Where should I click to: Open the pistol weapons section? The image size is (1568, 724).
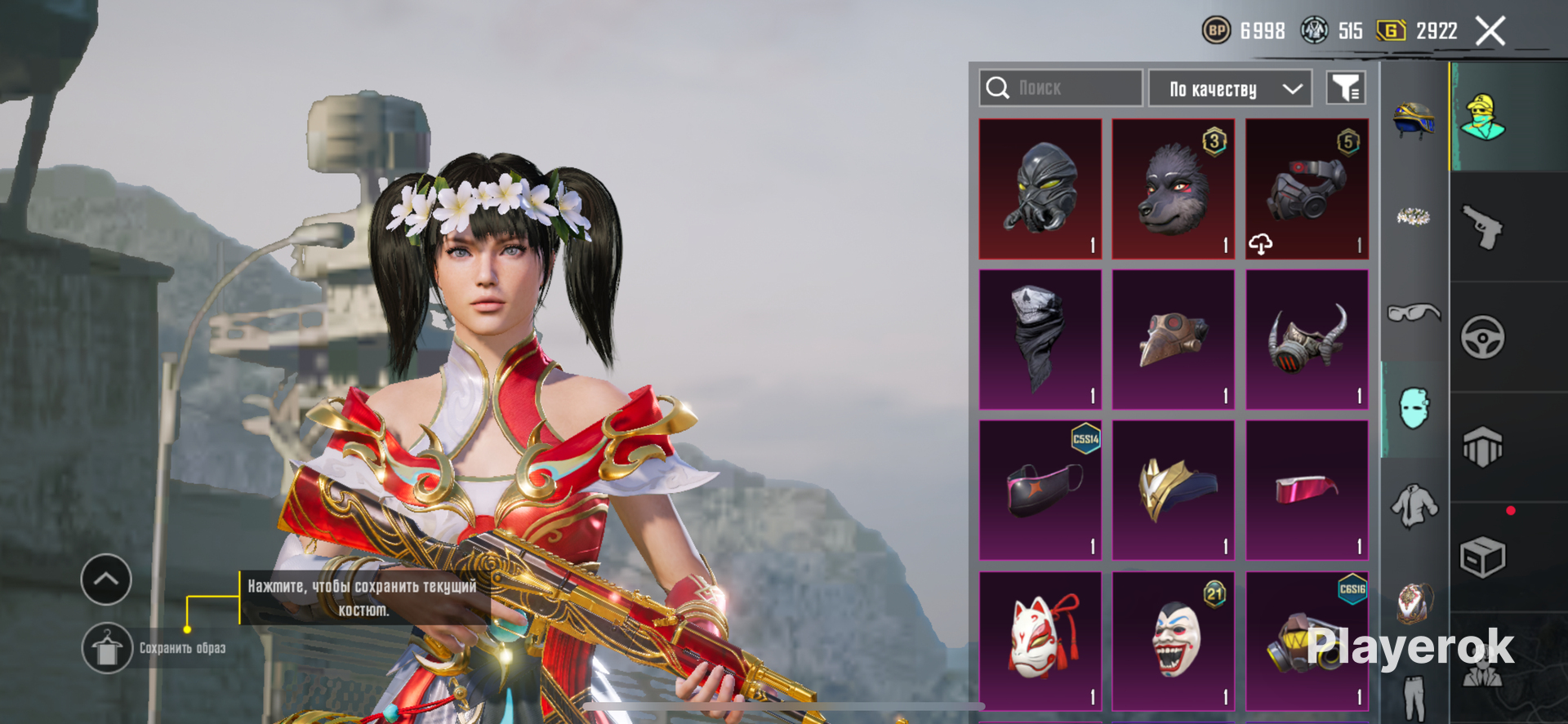click(1482, 227)
